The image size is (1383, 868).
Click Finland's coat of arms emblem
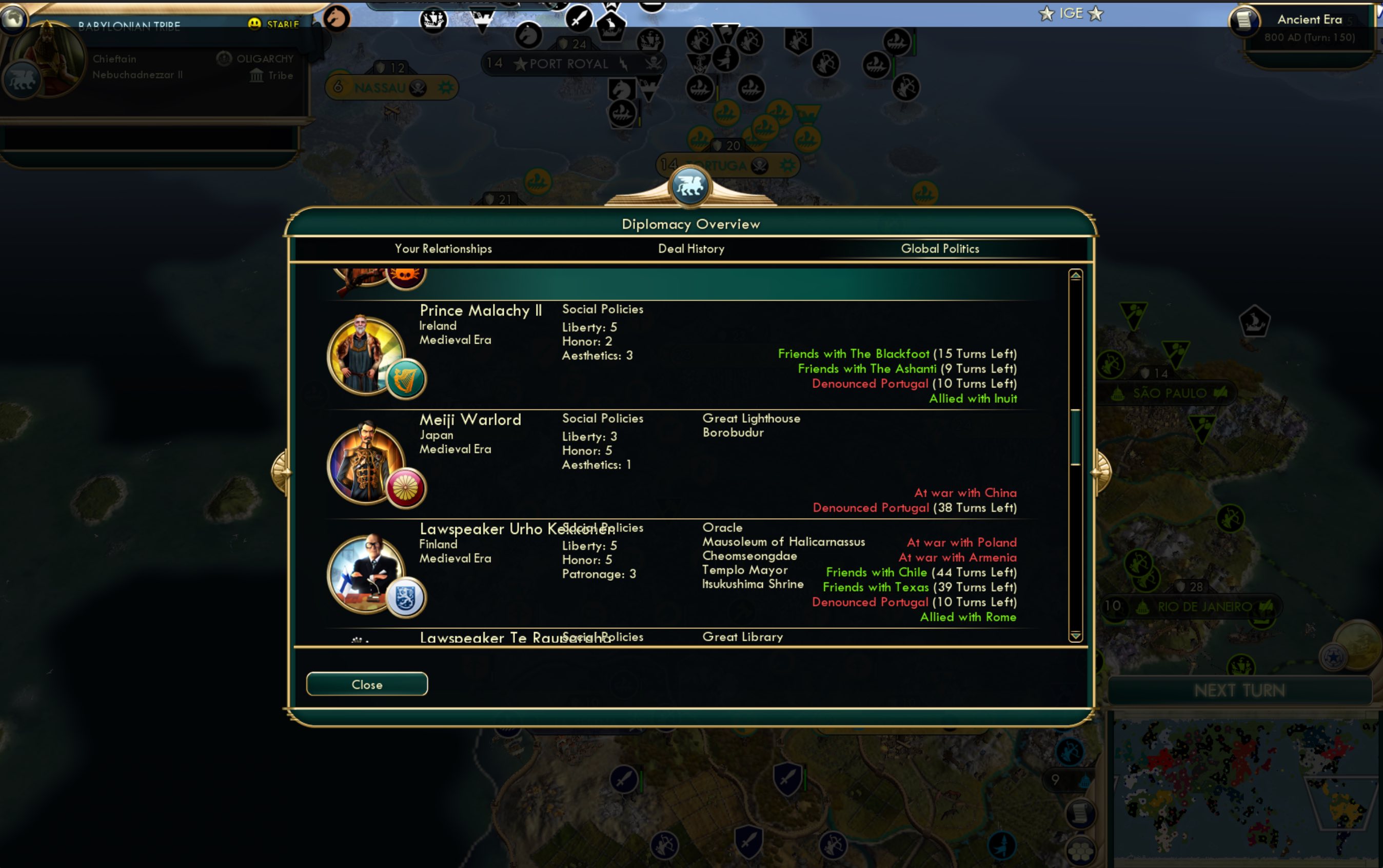pyautogui.click(x=405, y=597)
